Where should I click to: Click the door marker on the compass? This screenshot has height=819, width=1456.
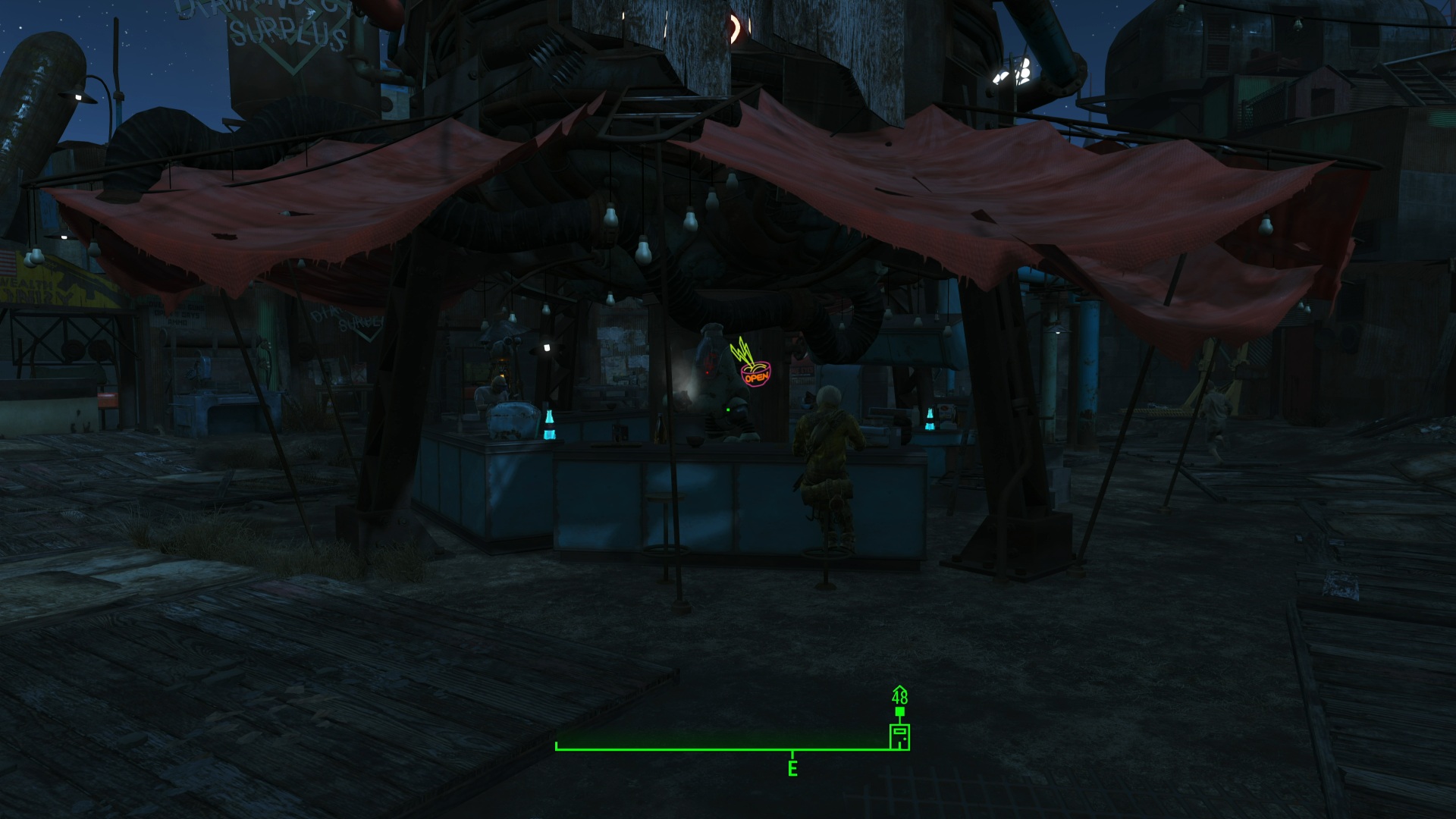click(x=899, y=736)
